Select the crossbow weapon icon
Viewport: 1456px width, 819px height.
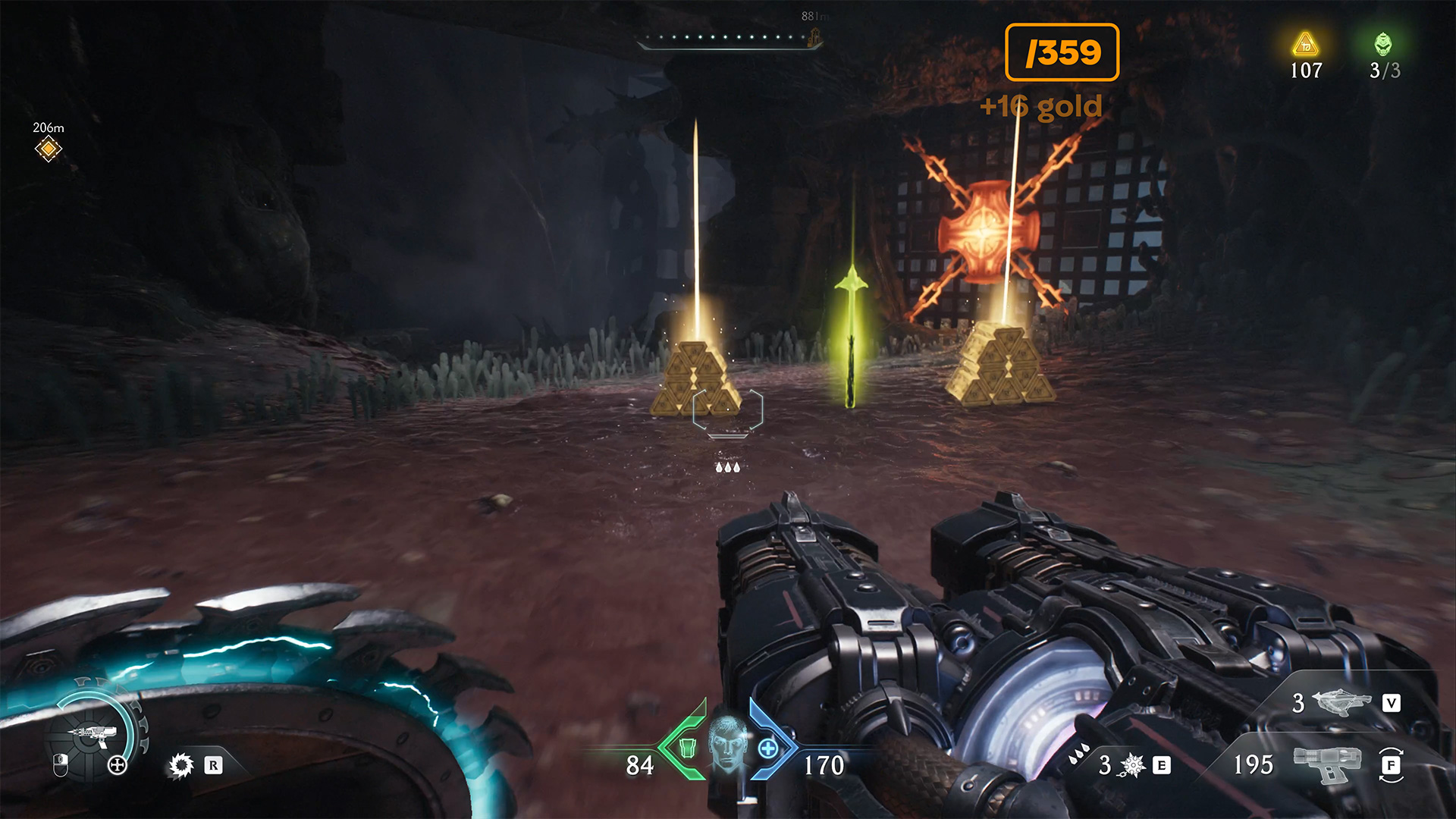(x=1341, y=702)
